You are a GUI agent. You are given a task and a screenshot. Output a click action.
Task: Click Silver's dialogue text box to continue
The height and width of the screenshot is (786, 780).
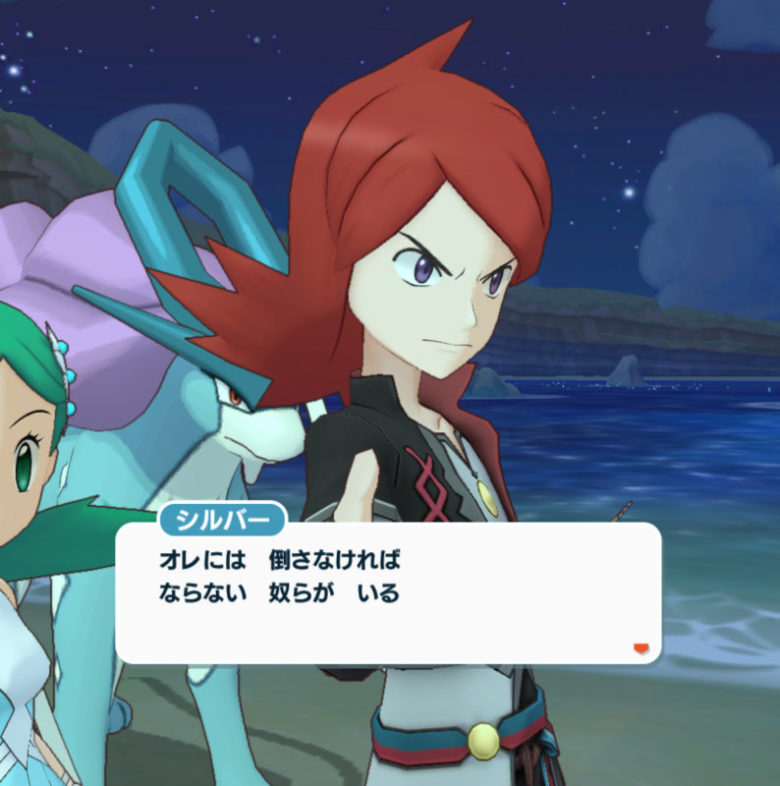coord(388,592)
